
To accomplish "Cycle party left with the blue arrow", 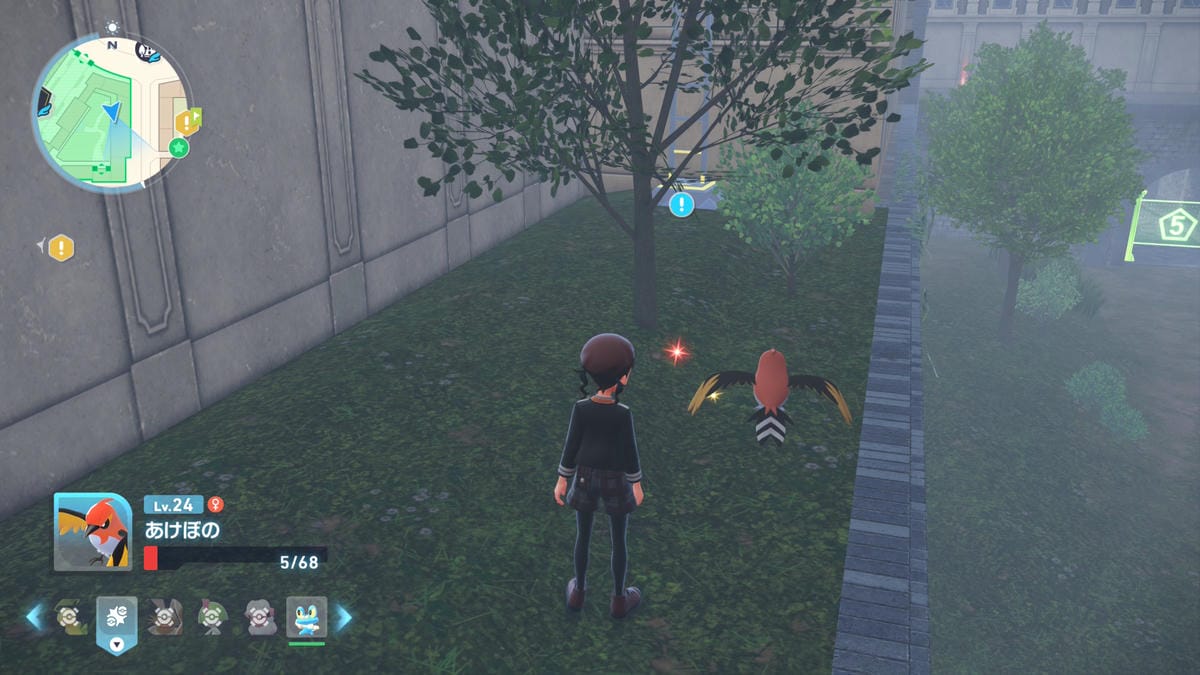I will tap(35, 617).
